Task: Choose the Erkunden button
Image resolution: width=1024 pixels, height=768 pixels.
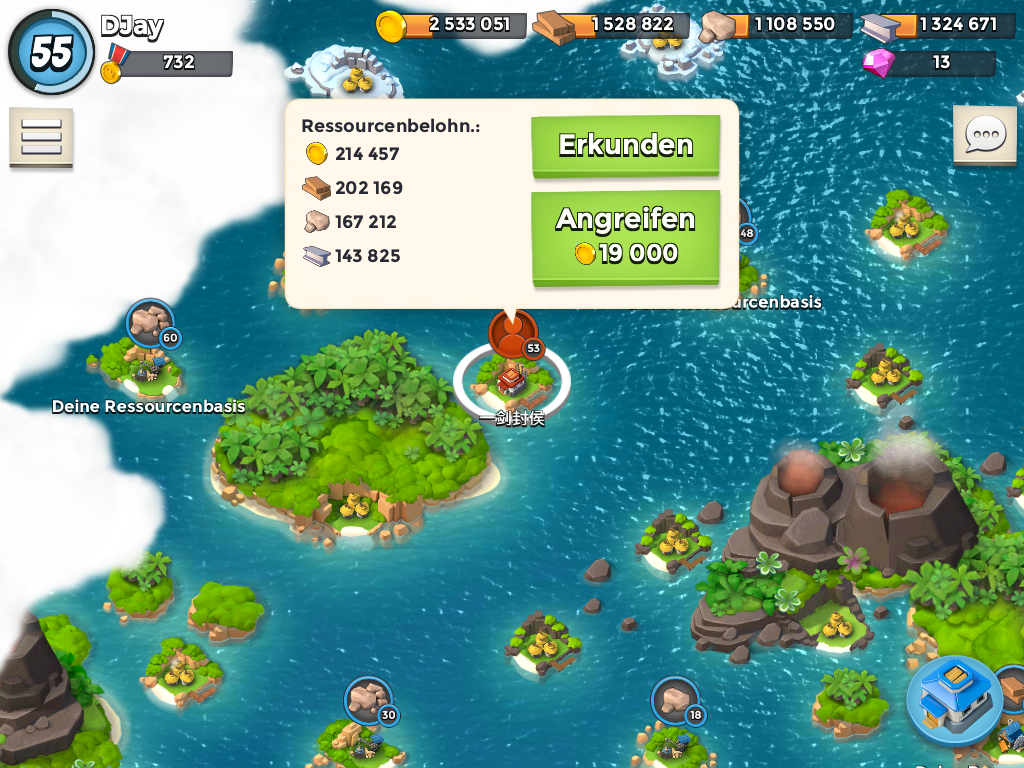Action: click(x=625, y=146)
